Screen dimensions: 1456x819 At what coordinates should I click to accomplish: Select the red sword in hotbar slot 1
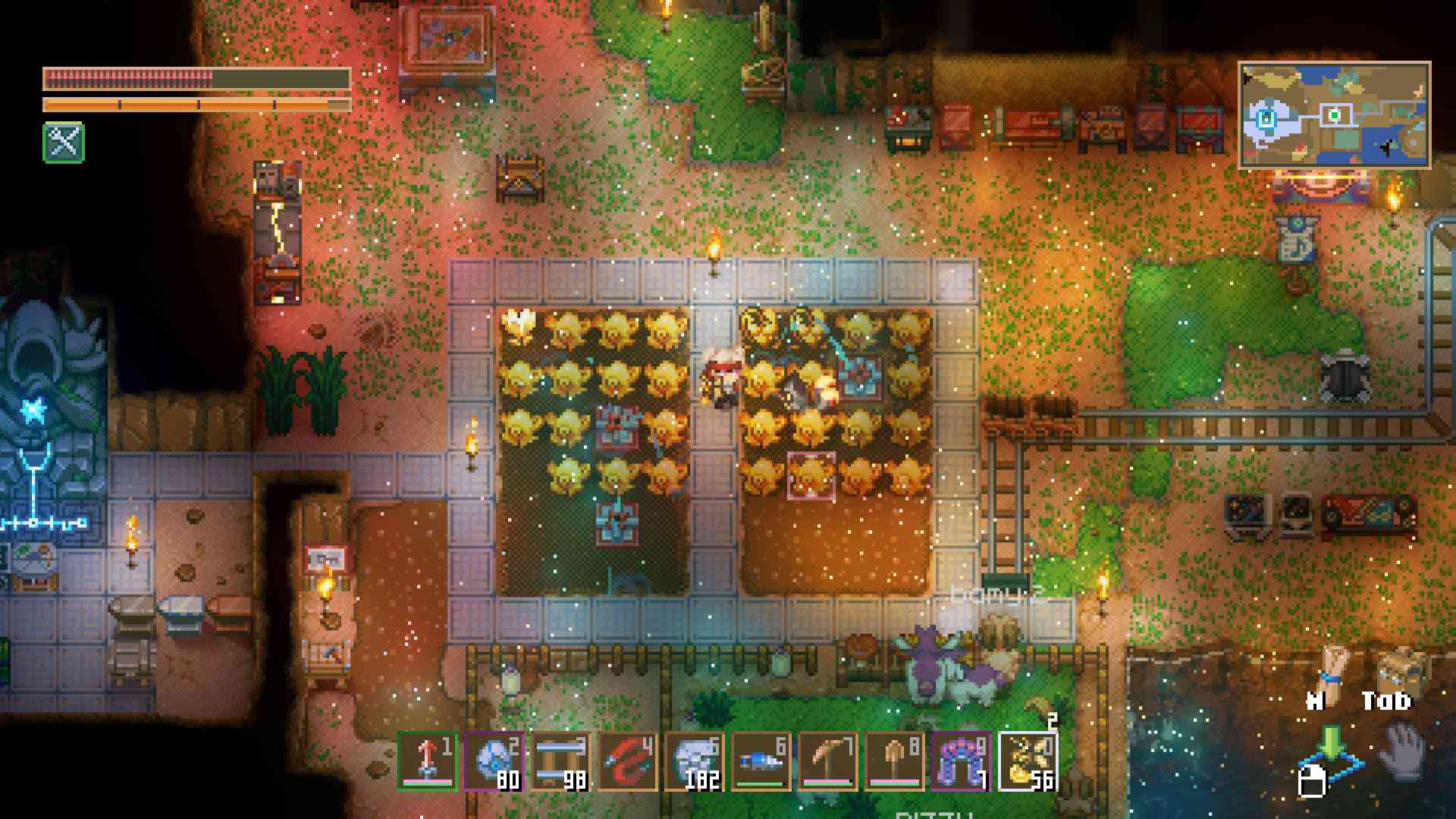pos(427,761)
